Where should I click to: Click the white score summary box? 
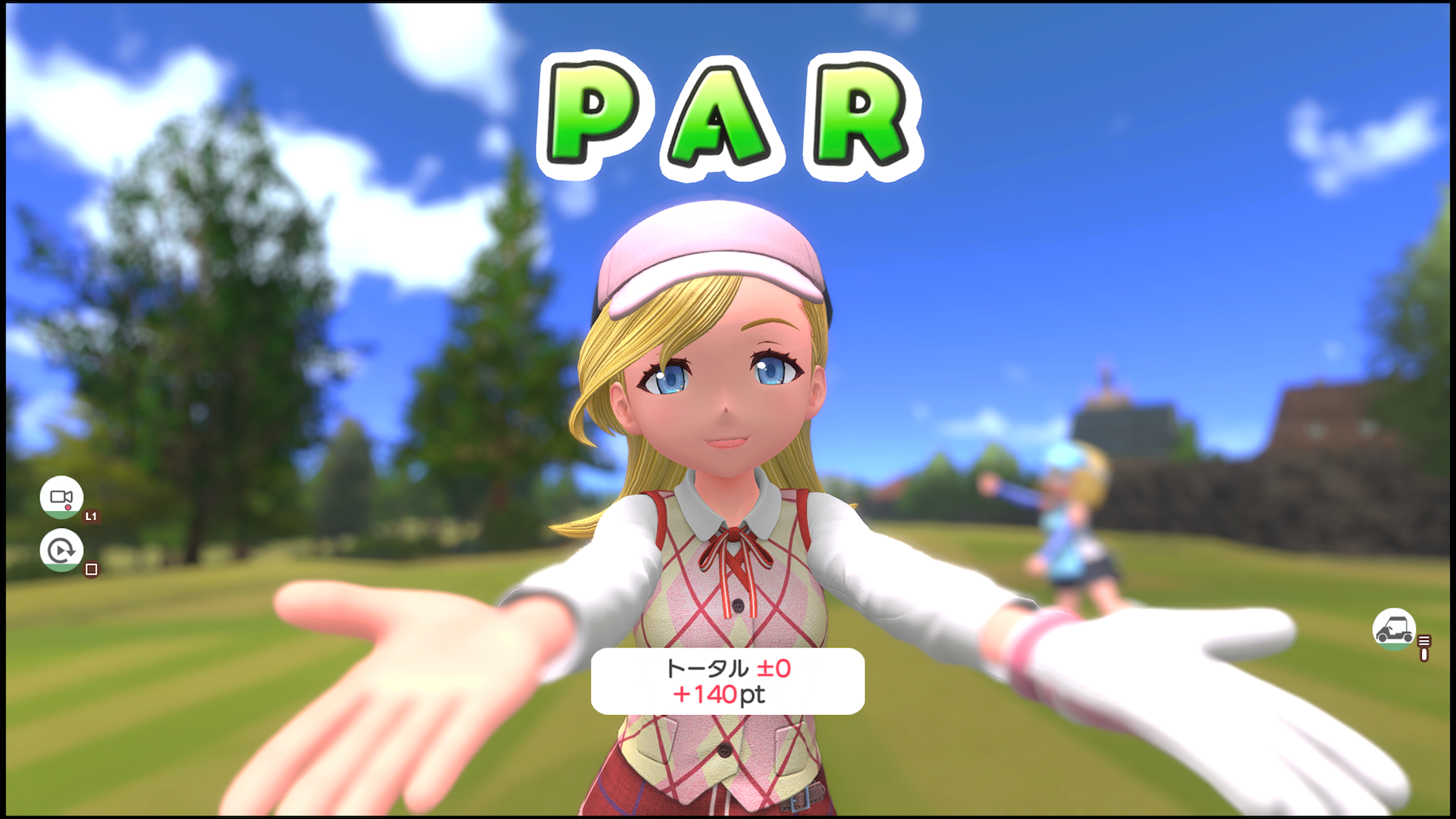(726, 682)
